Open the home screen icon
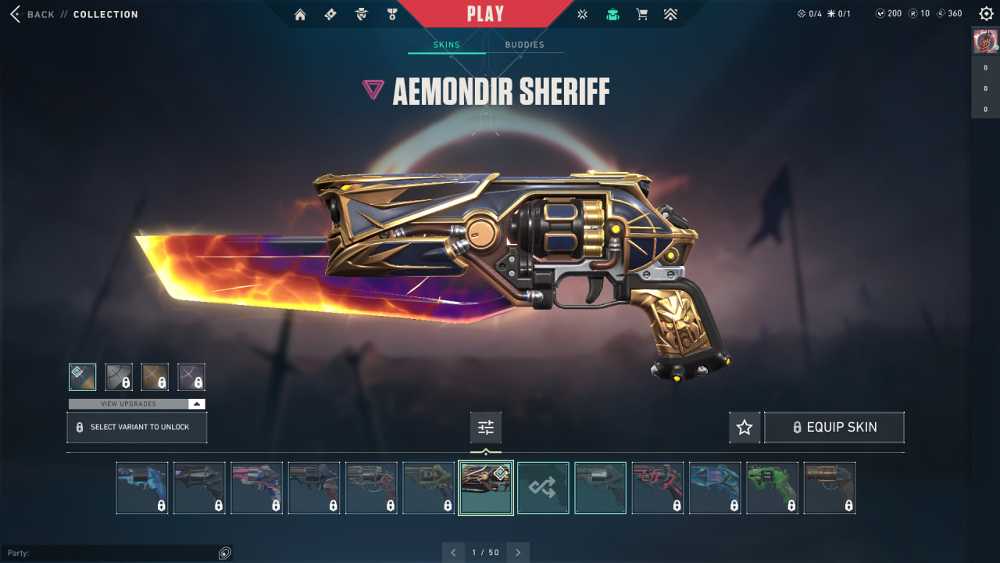Screen dimensions: 1000x563 300,15
